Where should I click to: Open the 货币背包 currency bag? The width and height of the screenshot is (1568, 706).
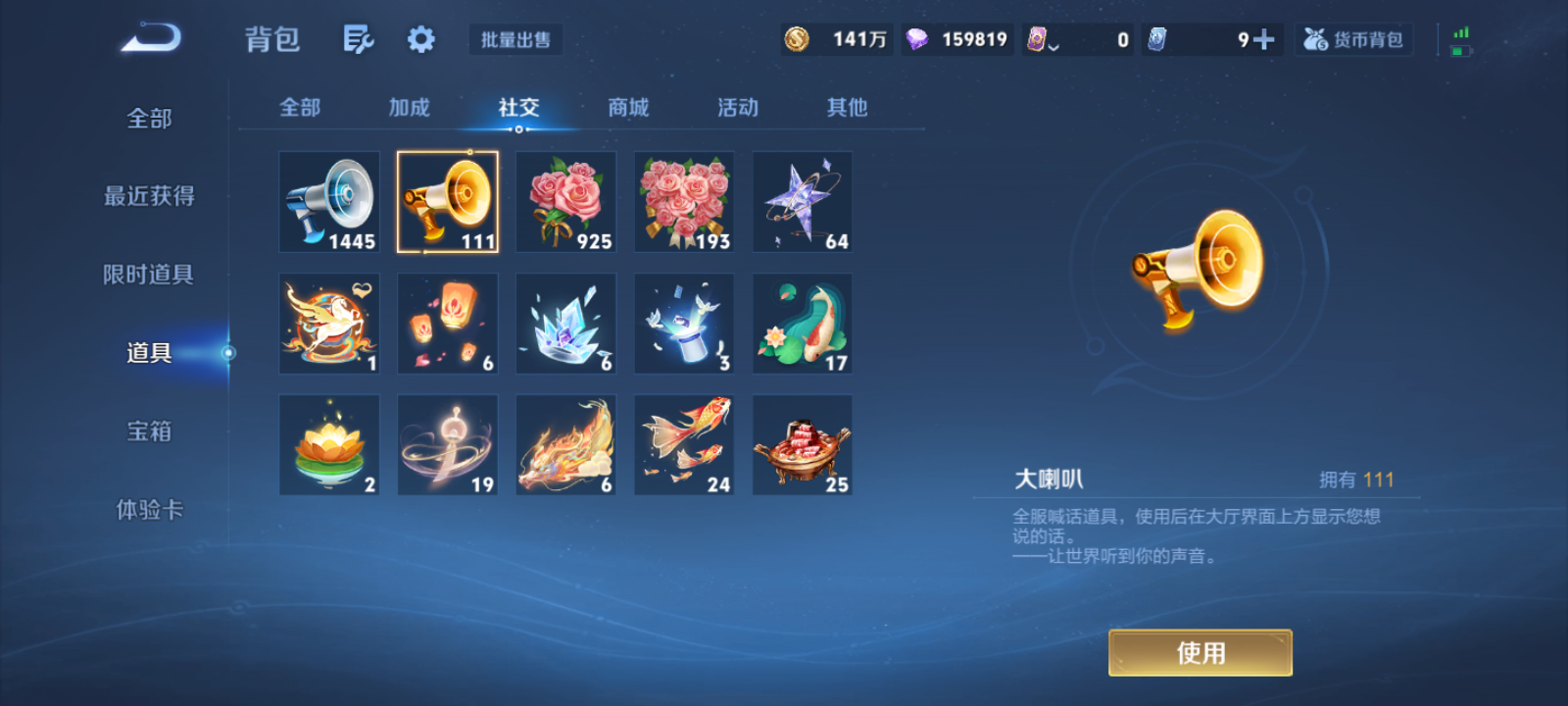(x=1353, y=39)
